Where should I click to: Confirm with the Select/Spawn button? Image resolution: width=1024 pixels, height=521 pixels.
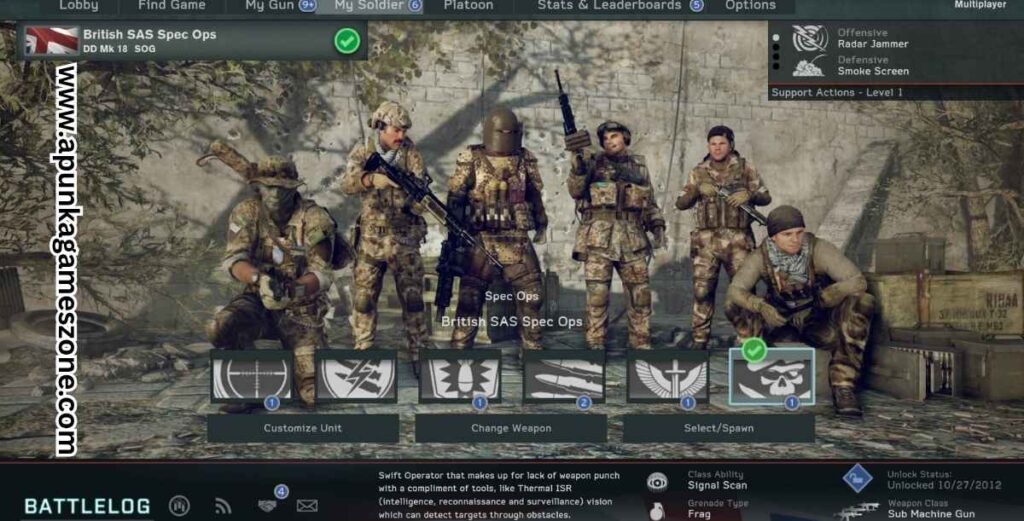(718, 428)
